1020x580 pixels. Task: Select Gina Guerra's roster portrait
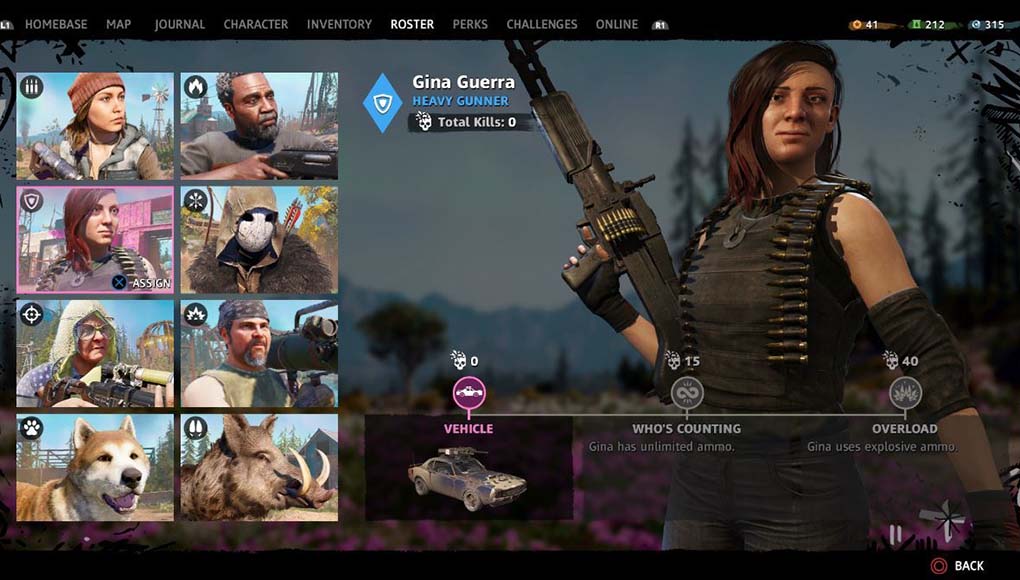95,240
